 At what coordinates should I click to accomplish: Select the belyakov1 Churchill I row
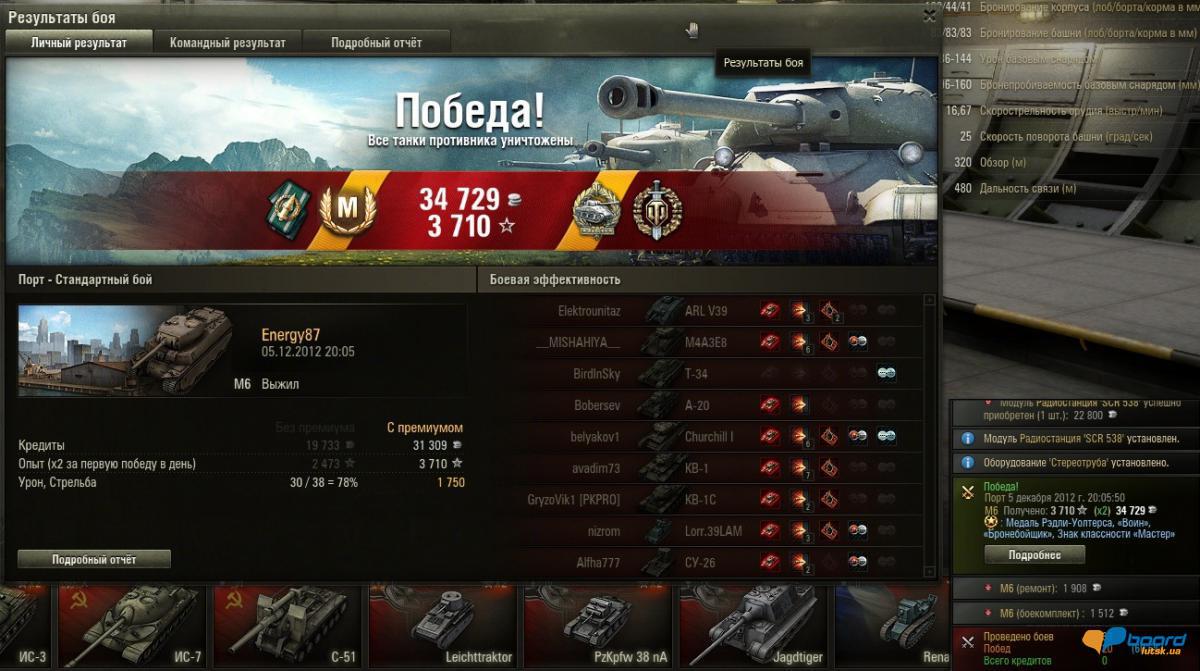[700, 437]
